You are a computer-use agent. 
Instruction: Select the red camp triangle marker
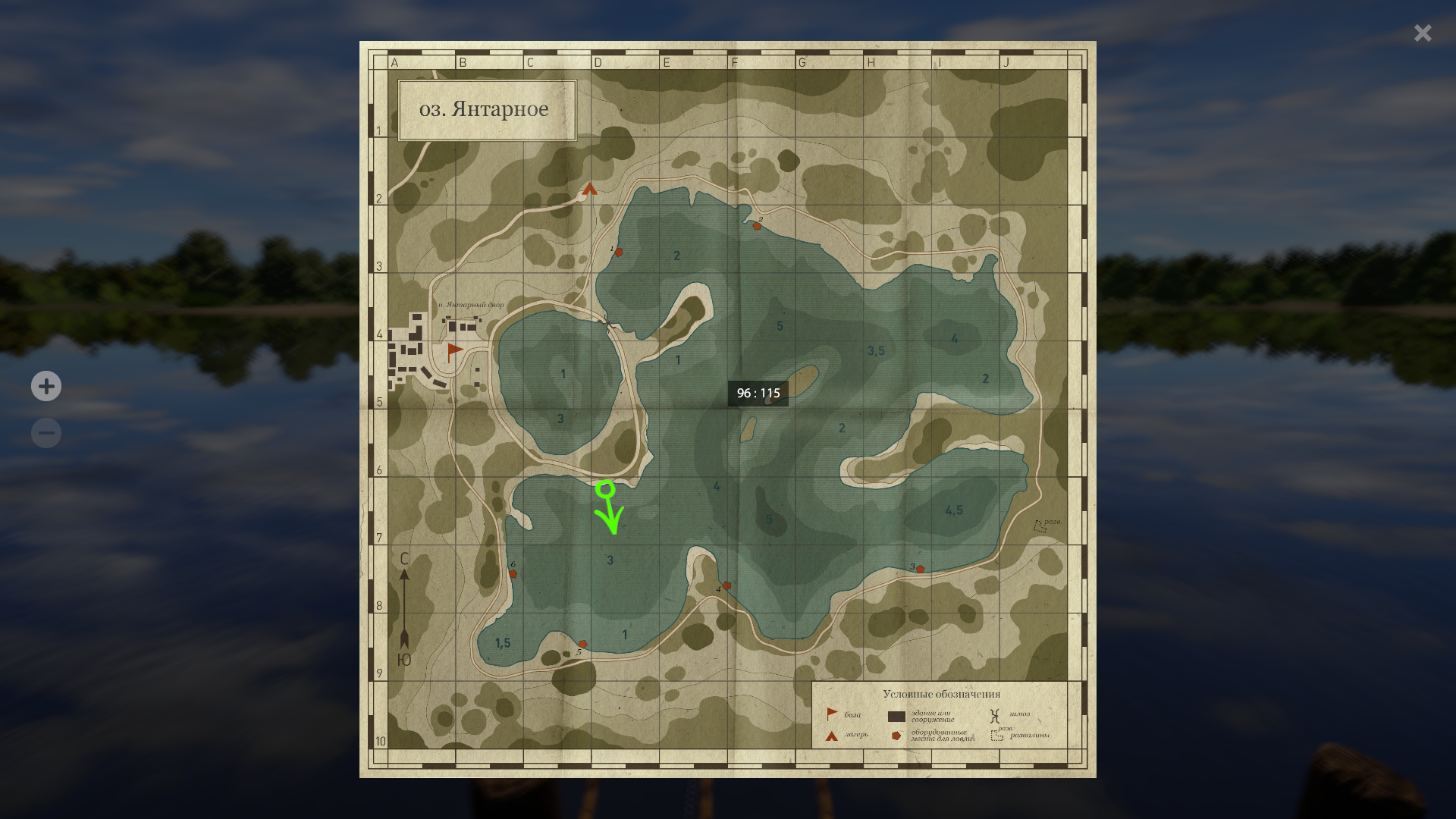590,189
